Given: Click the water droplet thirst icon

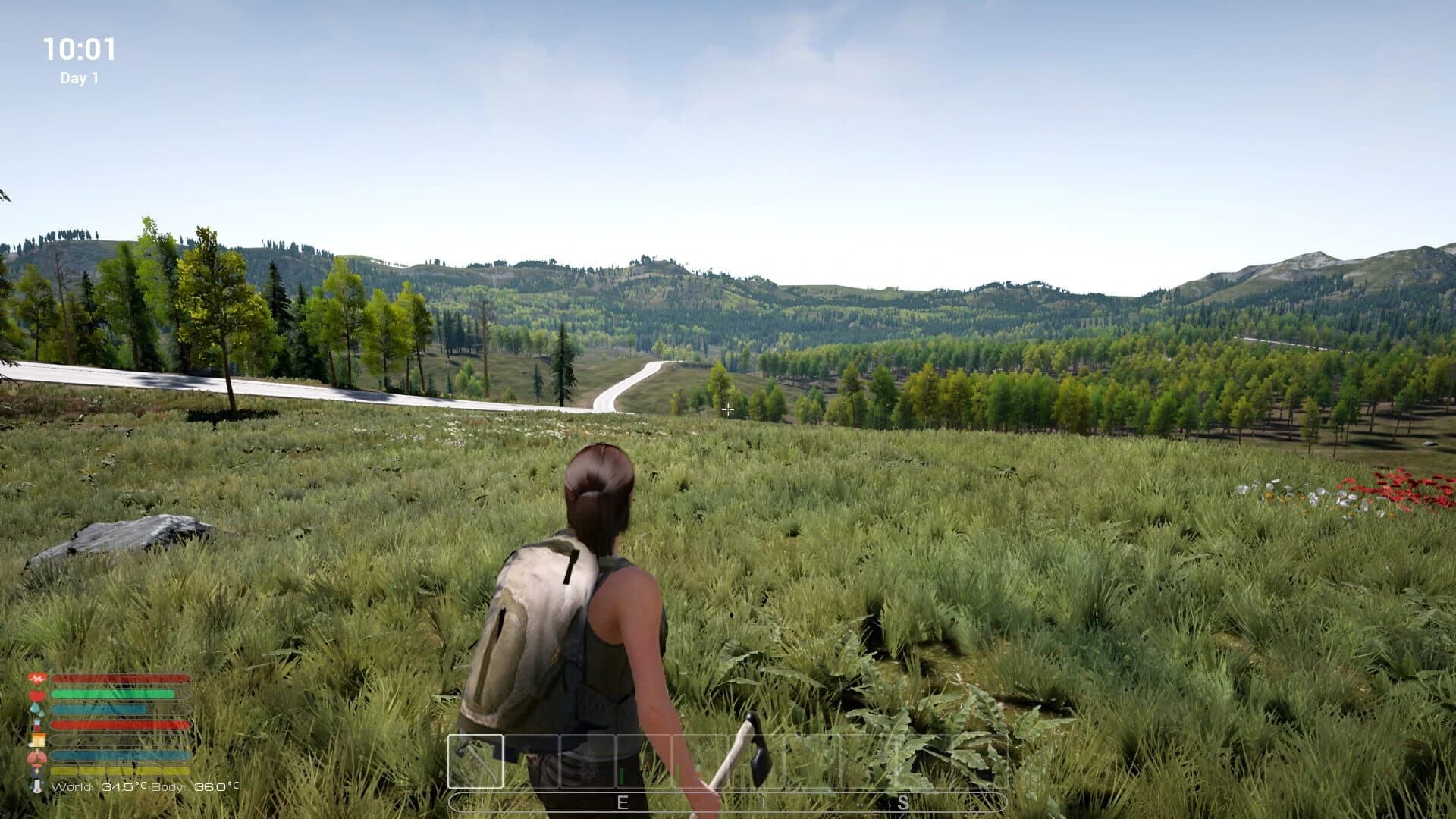Looking at the screenshot, I should pyautogui.click(x=36, y=711).
